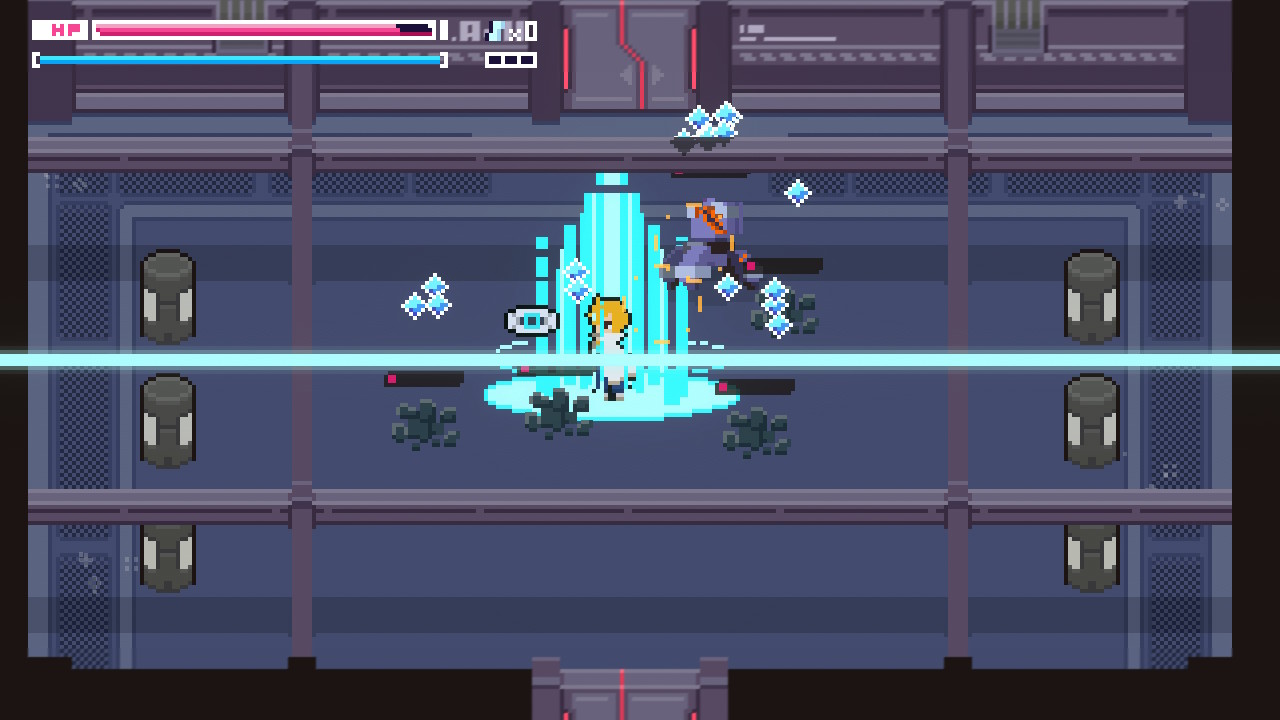Click the blue energy bar below the HP bar

pyautogui.click(x=240, y=59)
